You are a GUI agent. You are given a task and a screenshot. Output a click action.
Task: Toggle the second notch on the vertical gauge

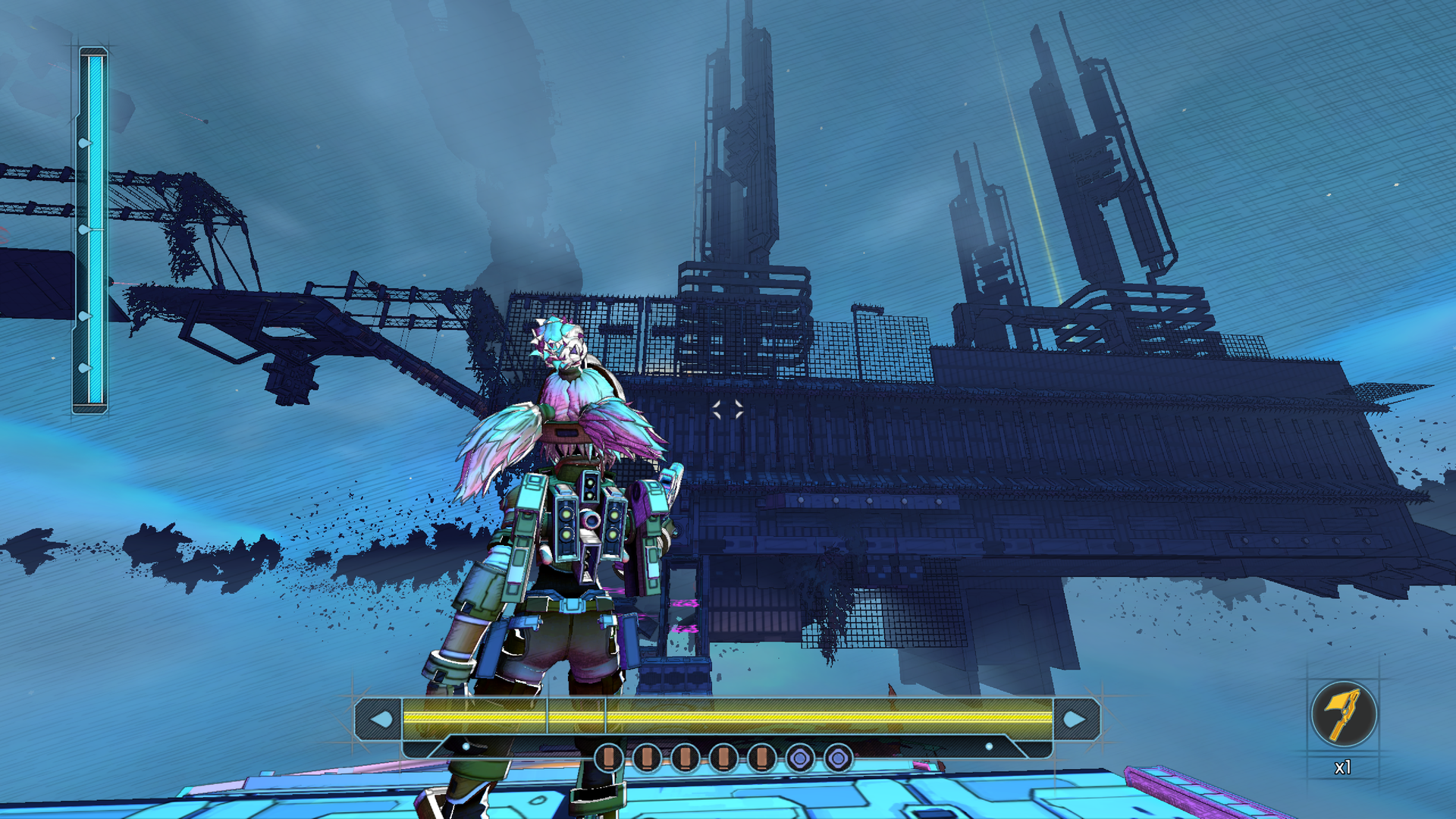click(x=85, y=227)
